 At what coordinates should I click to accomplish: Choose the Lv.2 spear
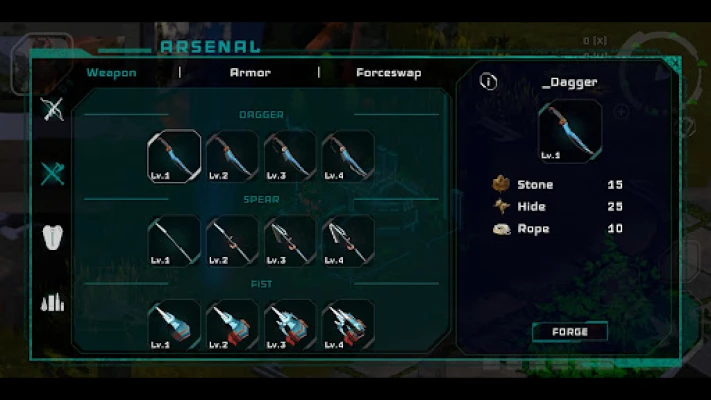(x=232, y=241)
